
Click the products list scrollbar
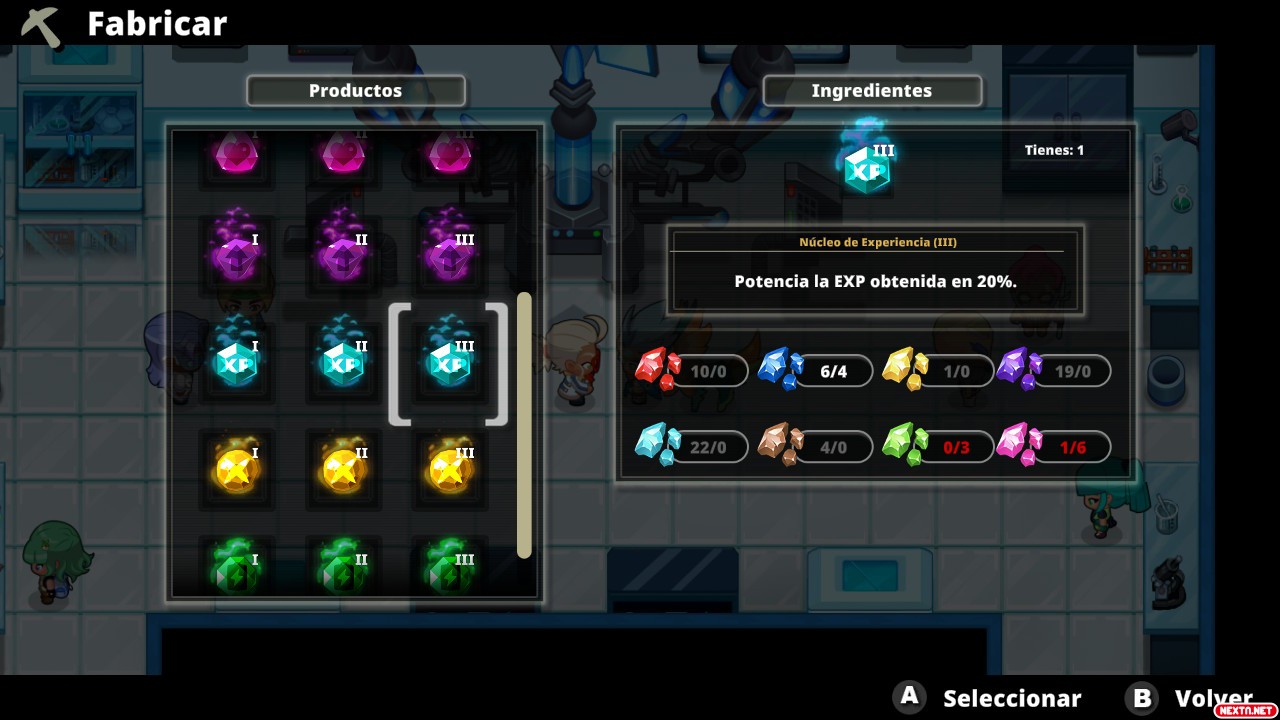524,425
